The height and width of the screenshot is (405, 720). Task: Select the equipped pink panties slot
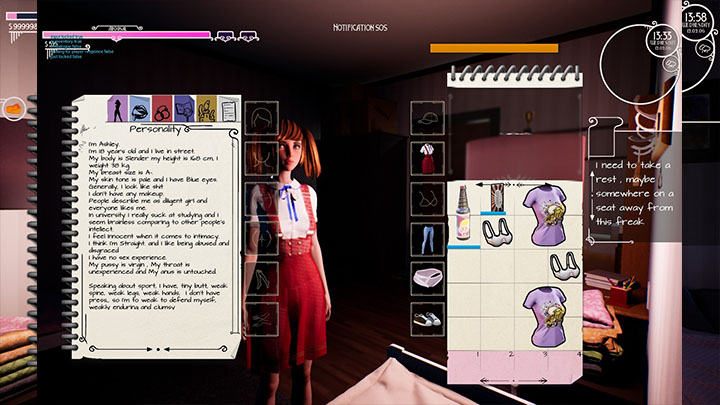pyautogui.click(x=428, y=275)
